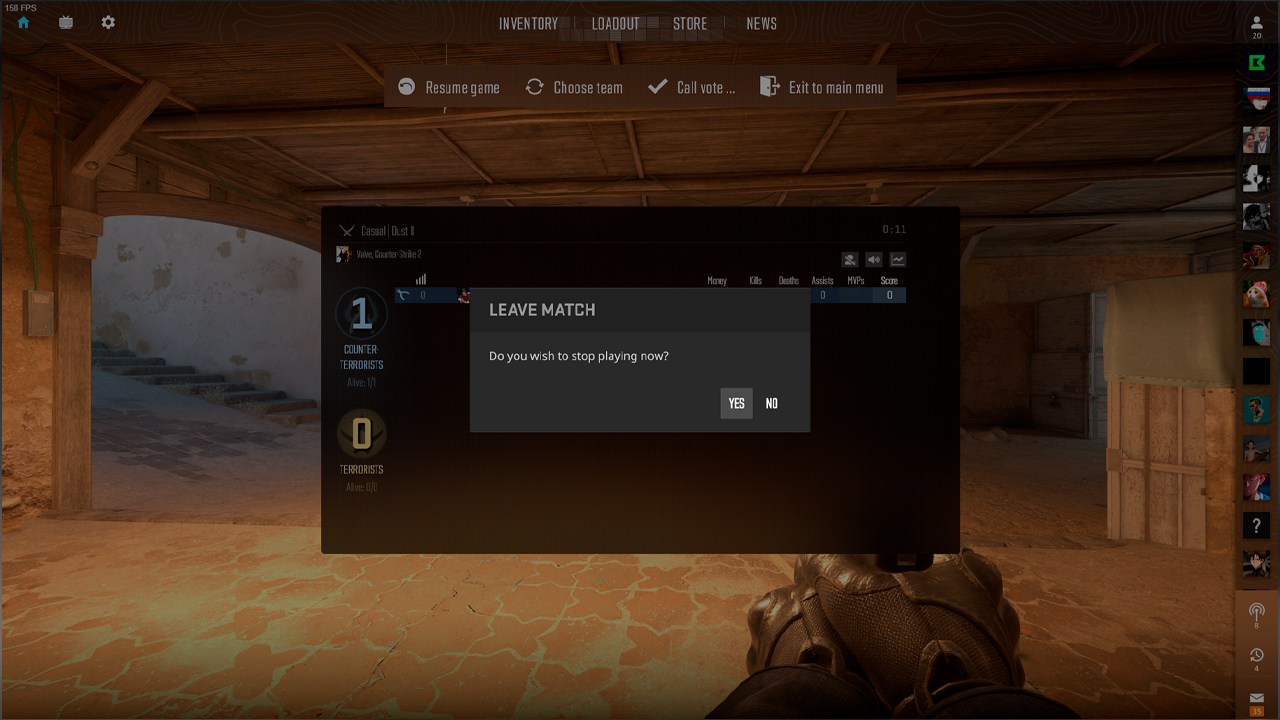Exit to main menu
The height and width of the screenshot is (720, 1280).
tap(822, 87)
